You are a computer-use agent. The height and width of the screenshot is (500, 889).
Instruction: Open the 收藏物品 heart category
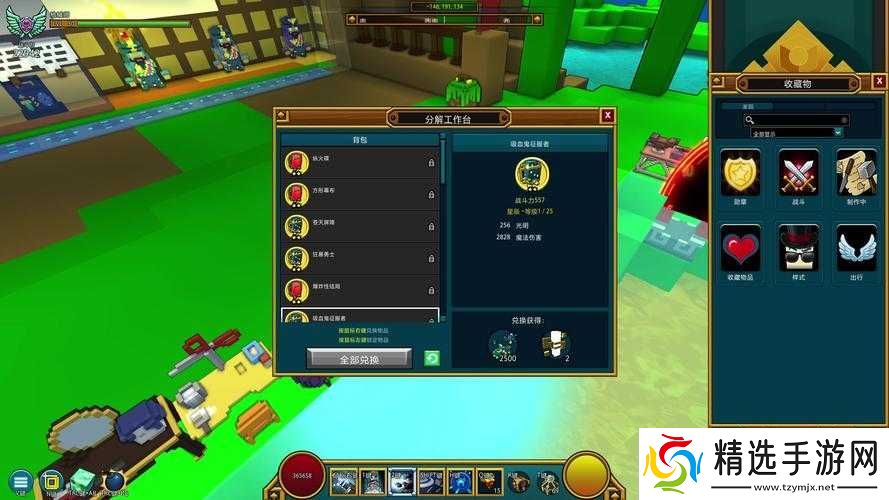point(740,248)
